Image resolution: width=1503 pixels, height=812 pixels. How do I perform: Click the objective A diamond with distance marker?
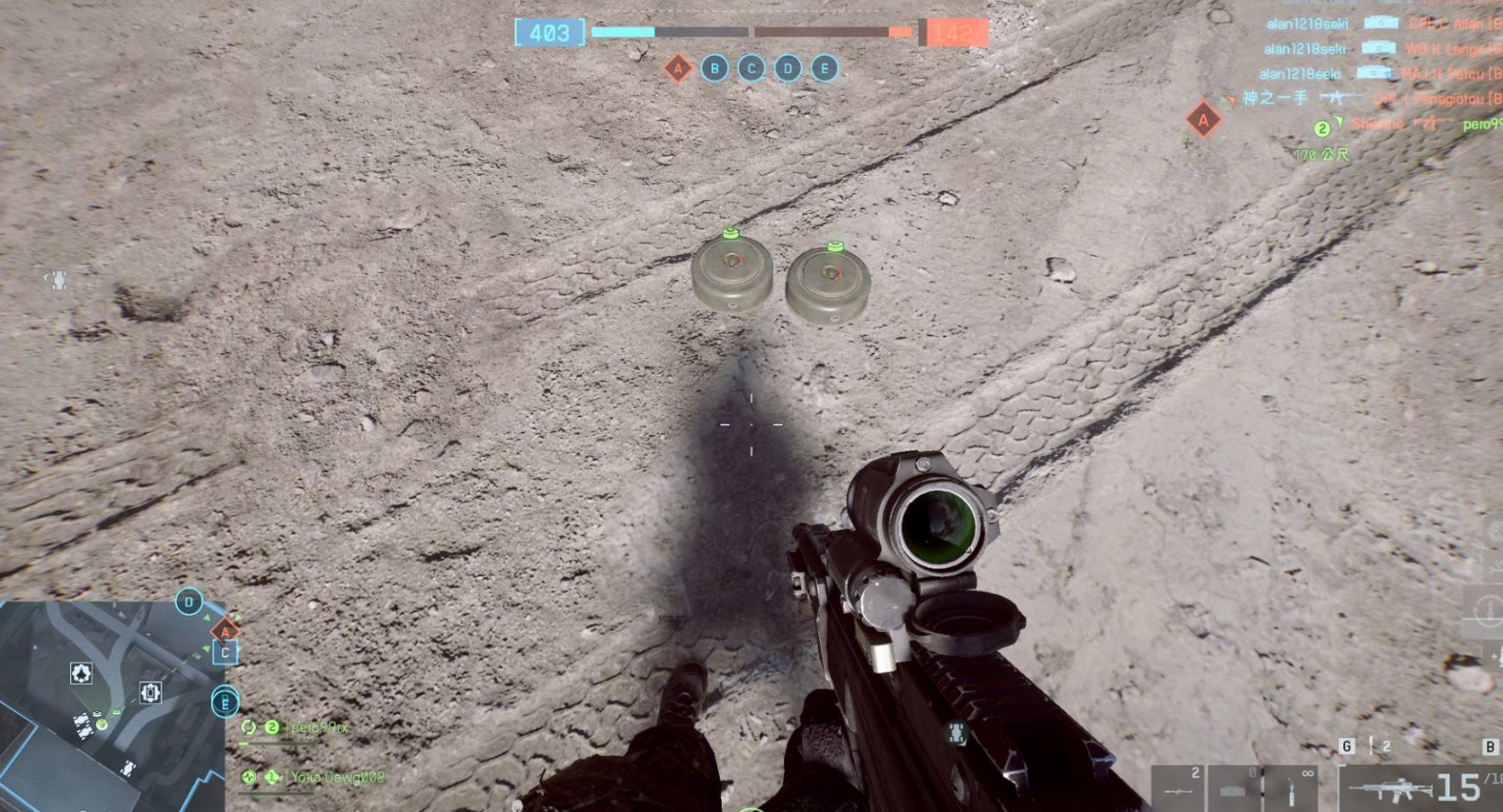tap(1203, 120)
